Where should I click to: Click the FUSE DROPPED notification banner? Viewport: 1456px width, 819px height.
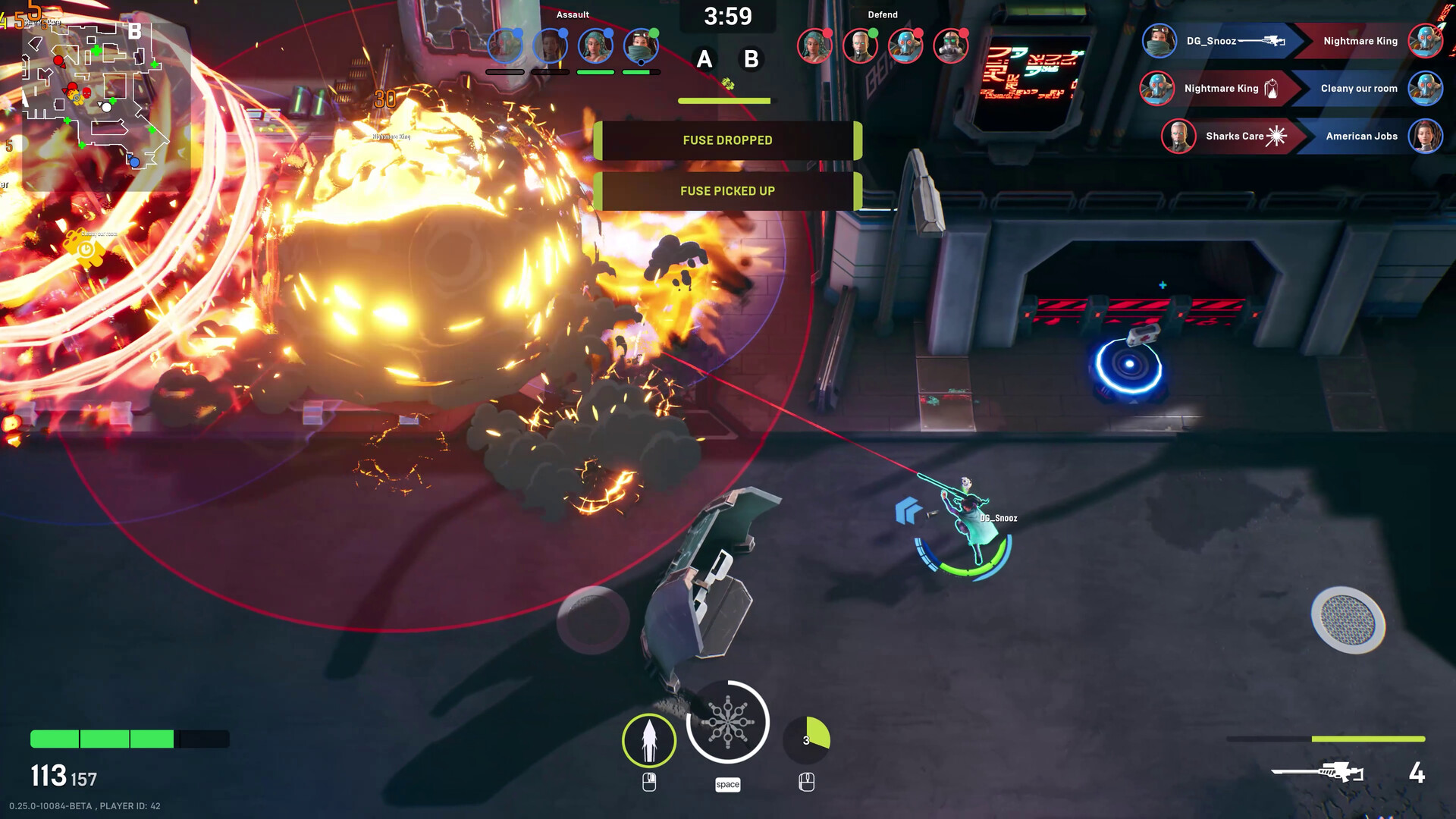pyautogui.click(x=726, y=140)
